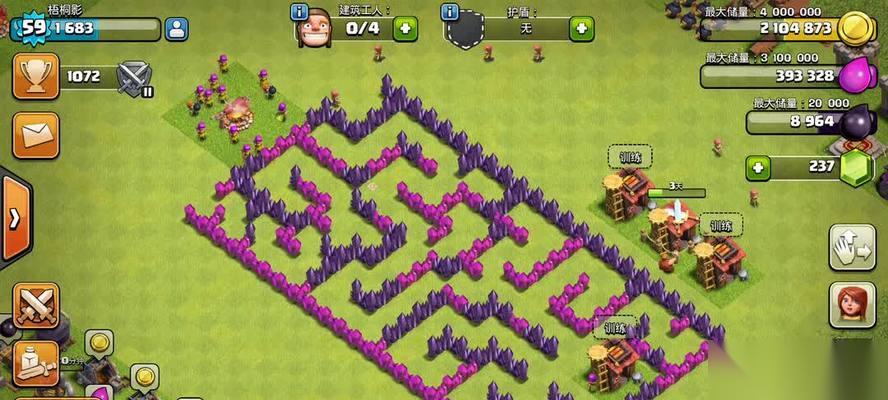Expand the orange side arrow panel
888x400 pixels.
coord(14,218)
